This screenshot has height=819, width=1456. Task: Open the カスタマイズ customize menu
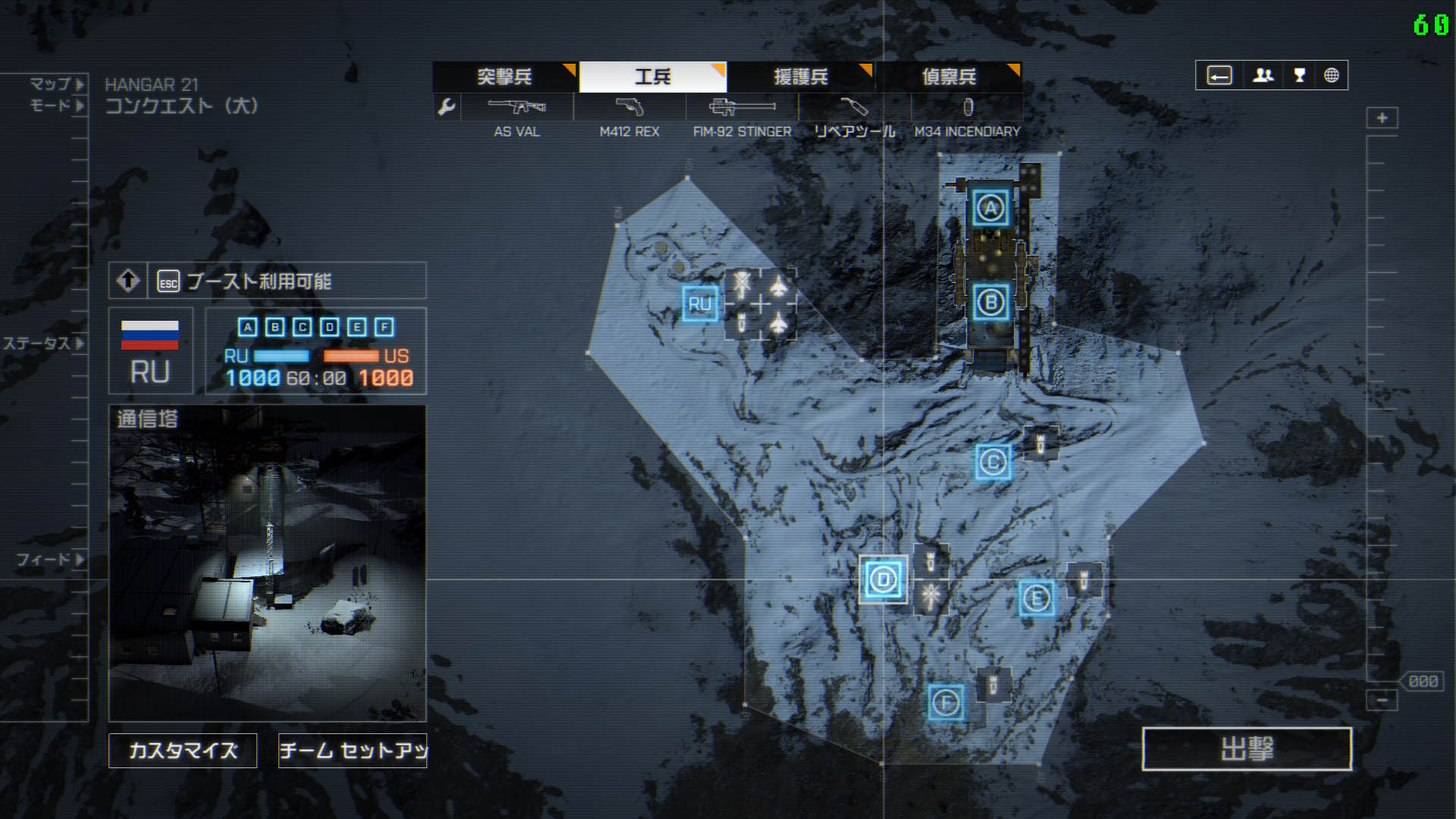[x=183, y=750]
